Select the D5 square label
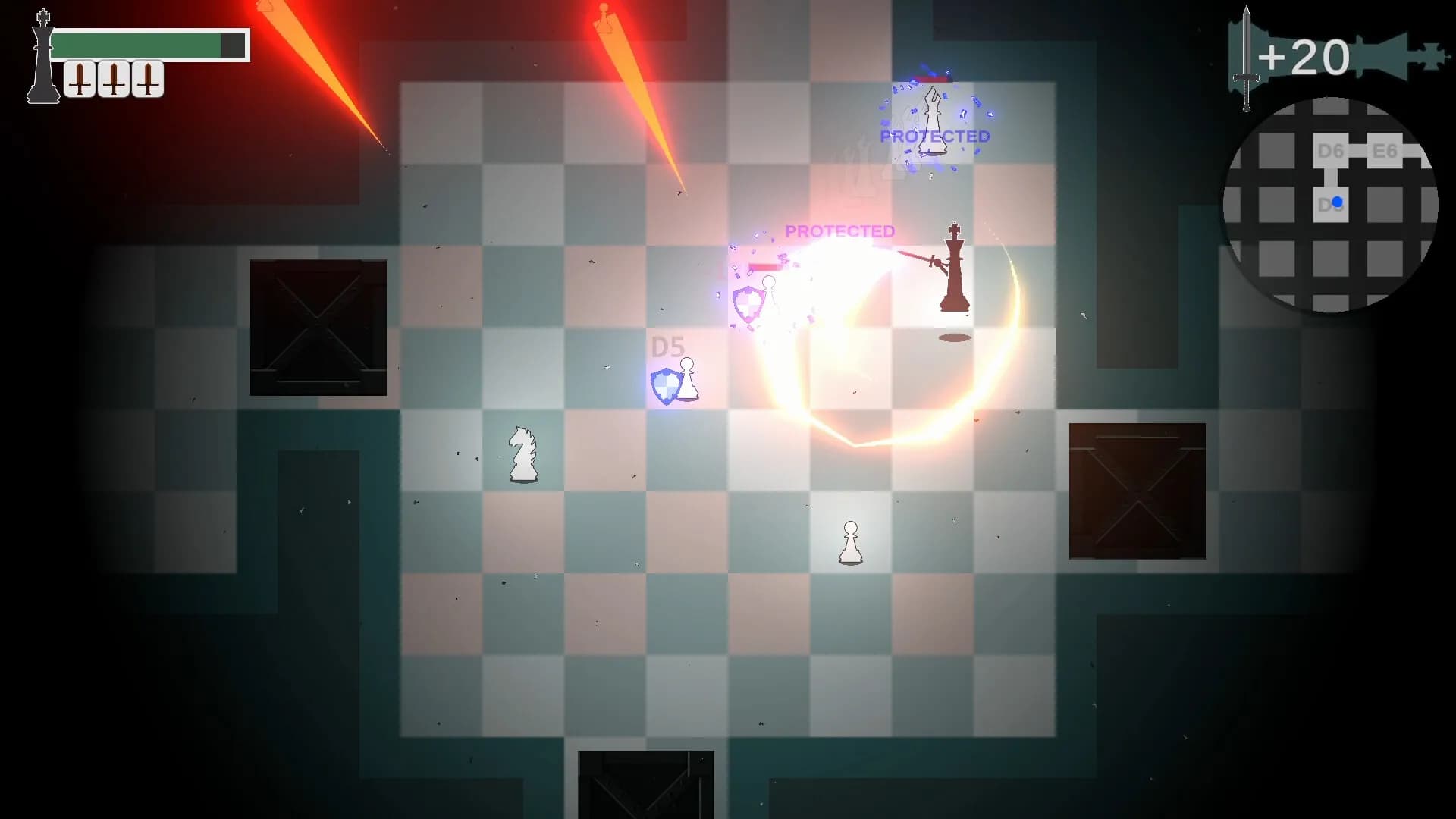Viewport: 1456px width, 819px height. [x=668, y=347]
